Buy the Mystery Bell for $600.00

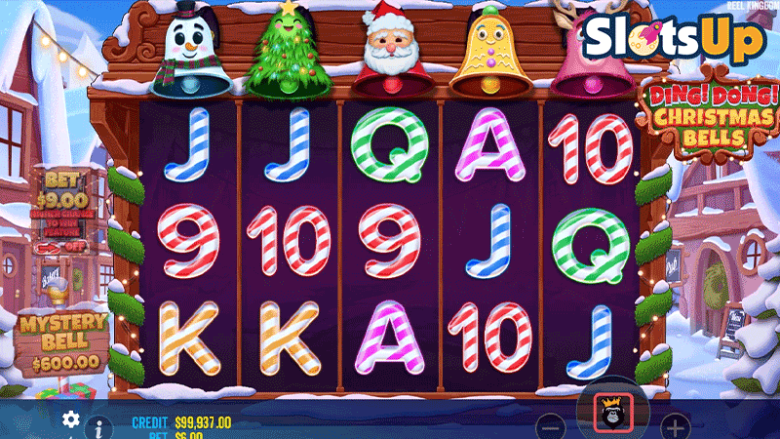click(x=62, y=341)
